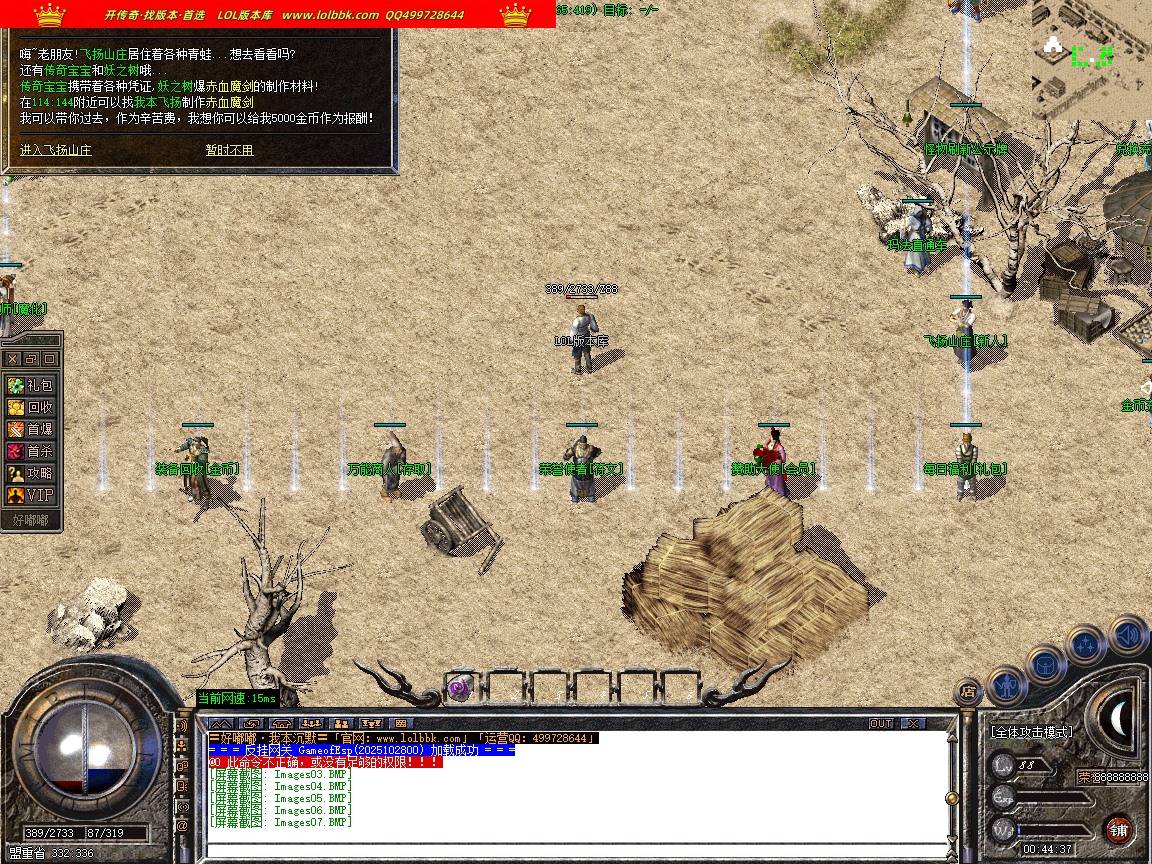Close the side menu with its X button
This screenshot has width=1152, height=864.
point(13,358)
